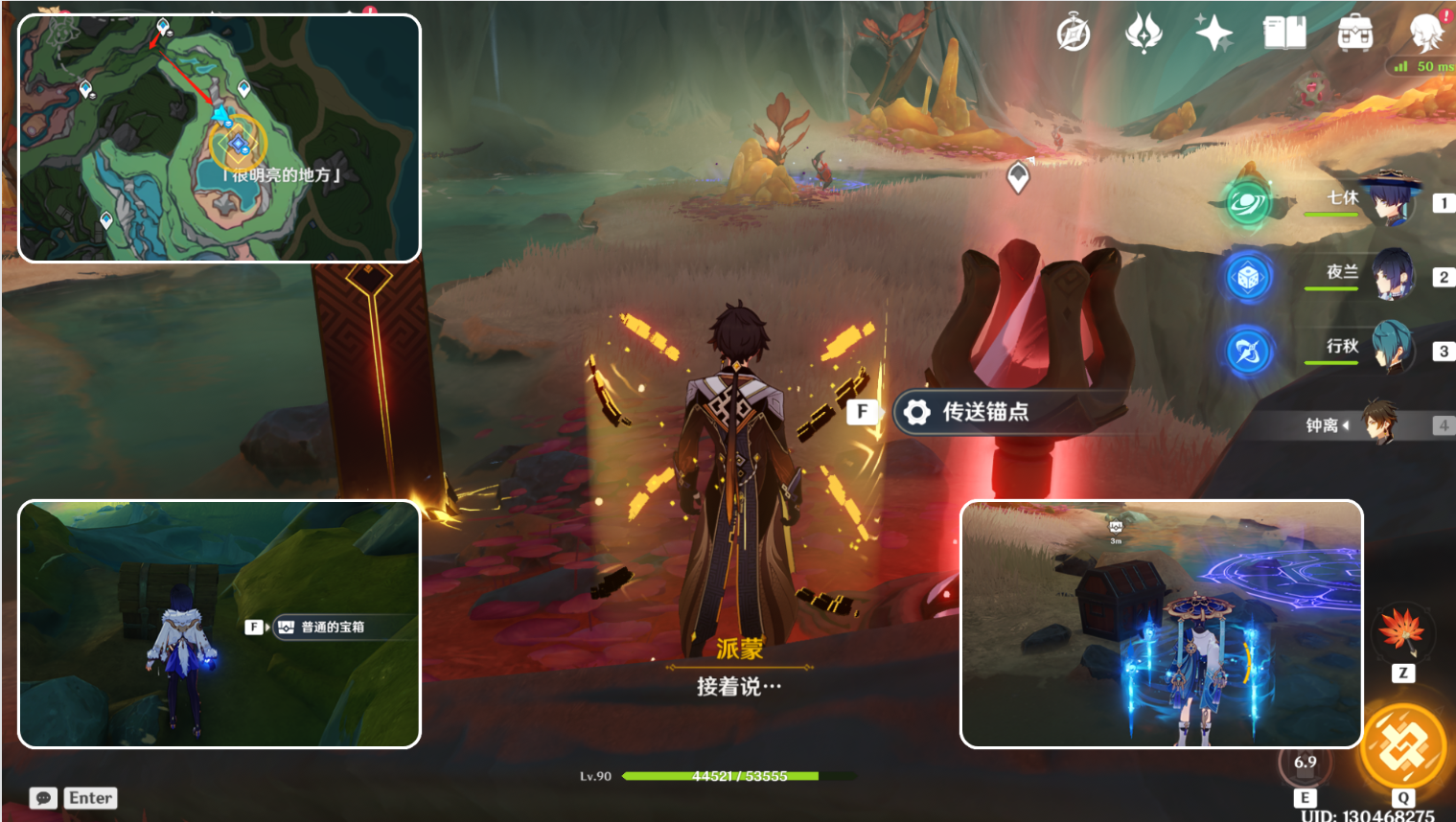1456x822 pixels.
Task: Open the wish star icon
Action: pos(1213,34)
